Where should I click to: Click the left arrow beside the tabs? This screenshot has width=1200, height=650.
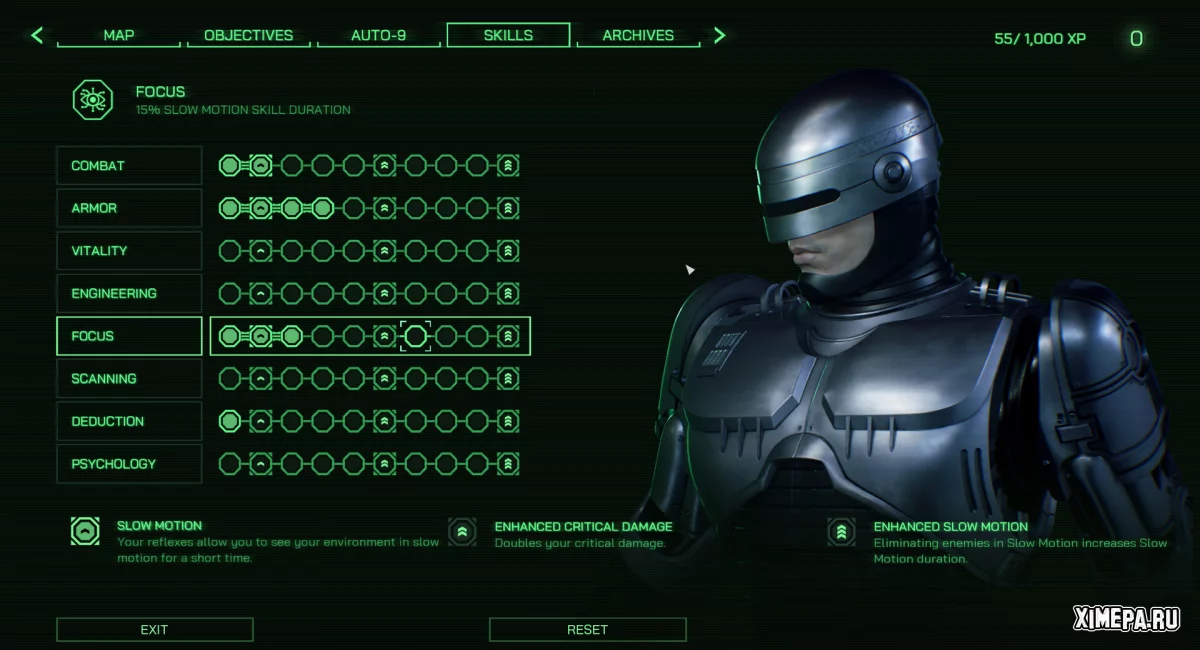click(x=37, y=36)
